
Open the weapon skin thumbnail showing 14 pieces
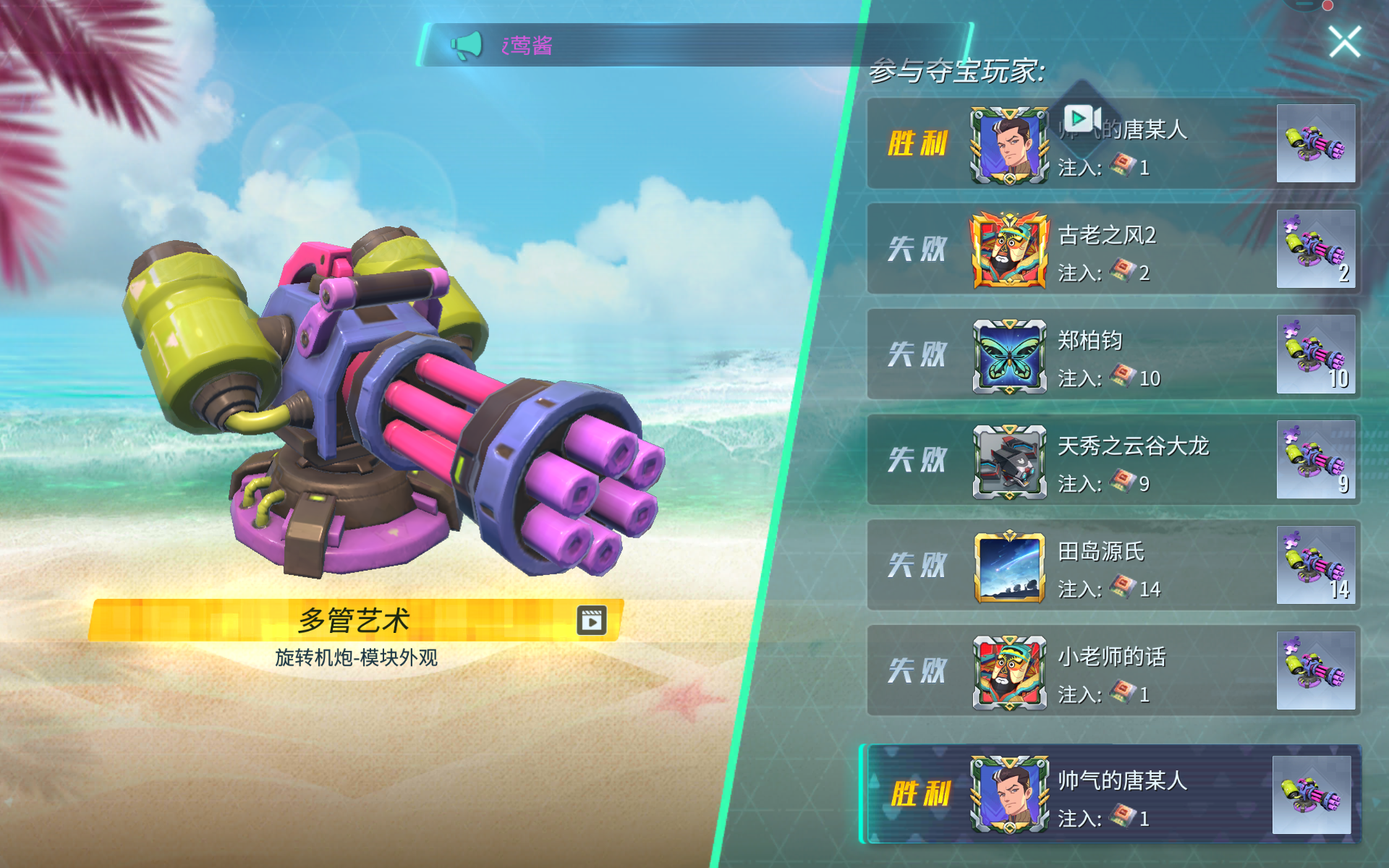pos(1317,565)
